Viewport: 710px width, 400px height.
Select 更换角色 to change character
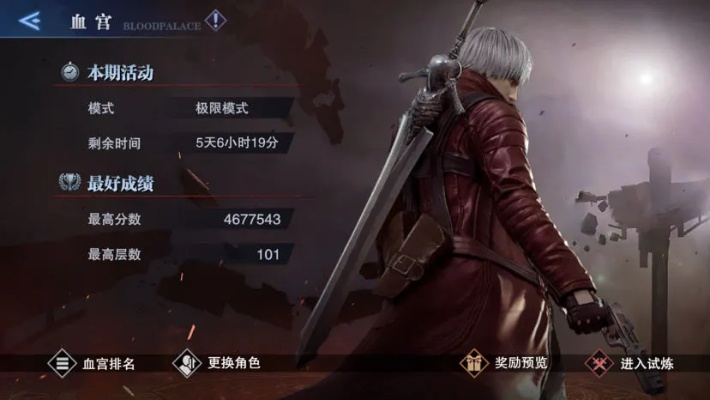[x=218, y=363]
